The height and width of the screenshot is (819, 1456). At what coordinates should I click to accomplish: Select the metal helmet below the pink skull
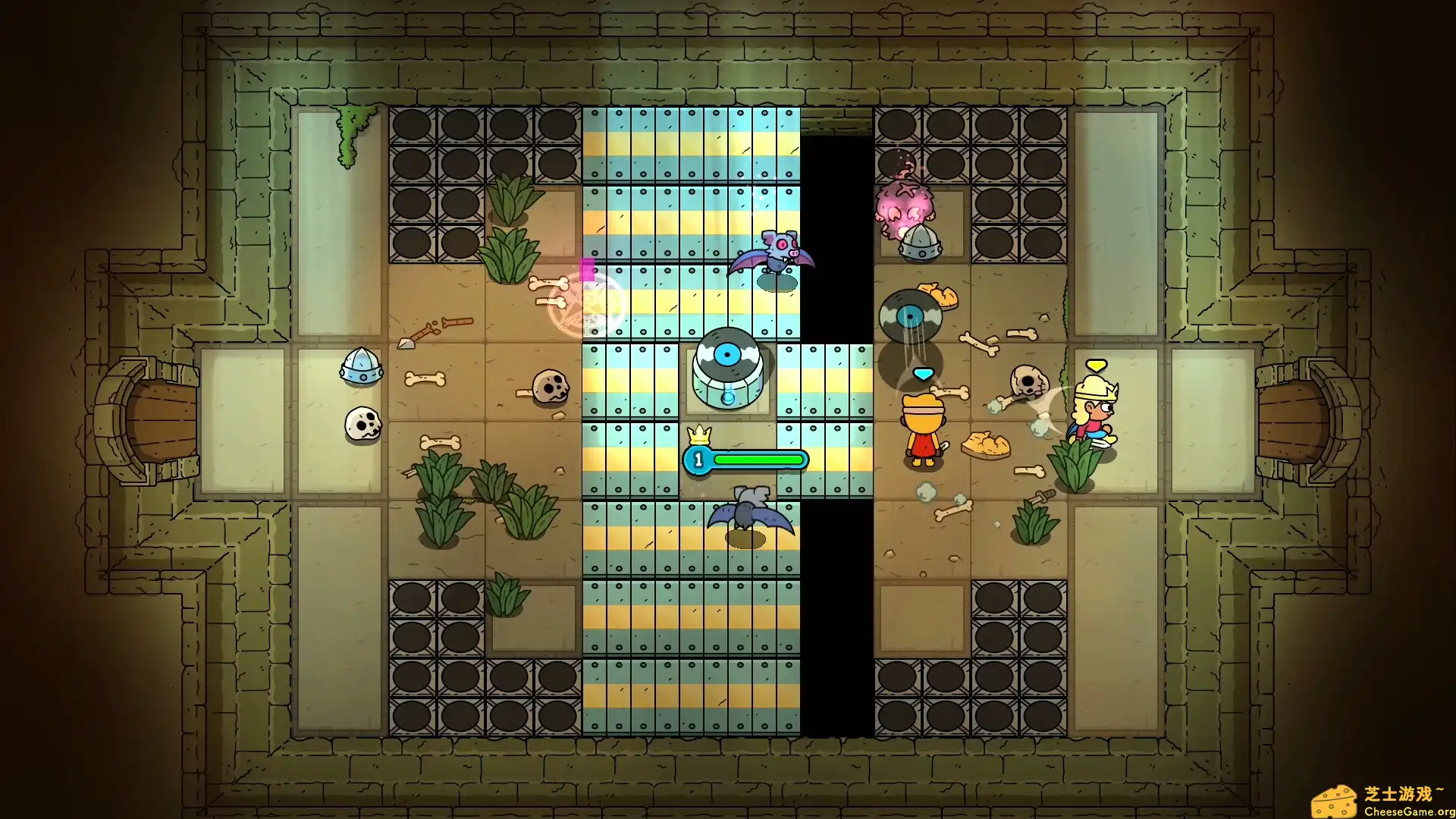click(920, 243)
